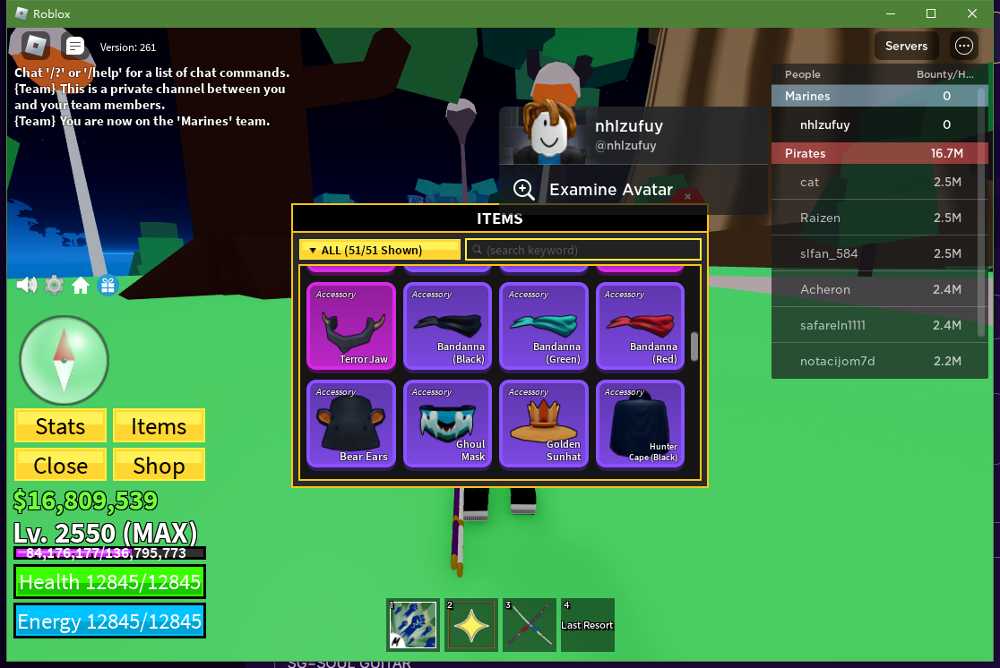The image size is (1000, 668).
Task: Select the Last Resort hotbar slot
Action: click(587, 625)
